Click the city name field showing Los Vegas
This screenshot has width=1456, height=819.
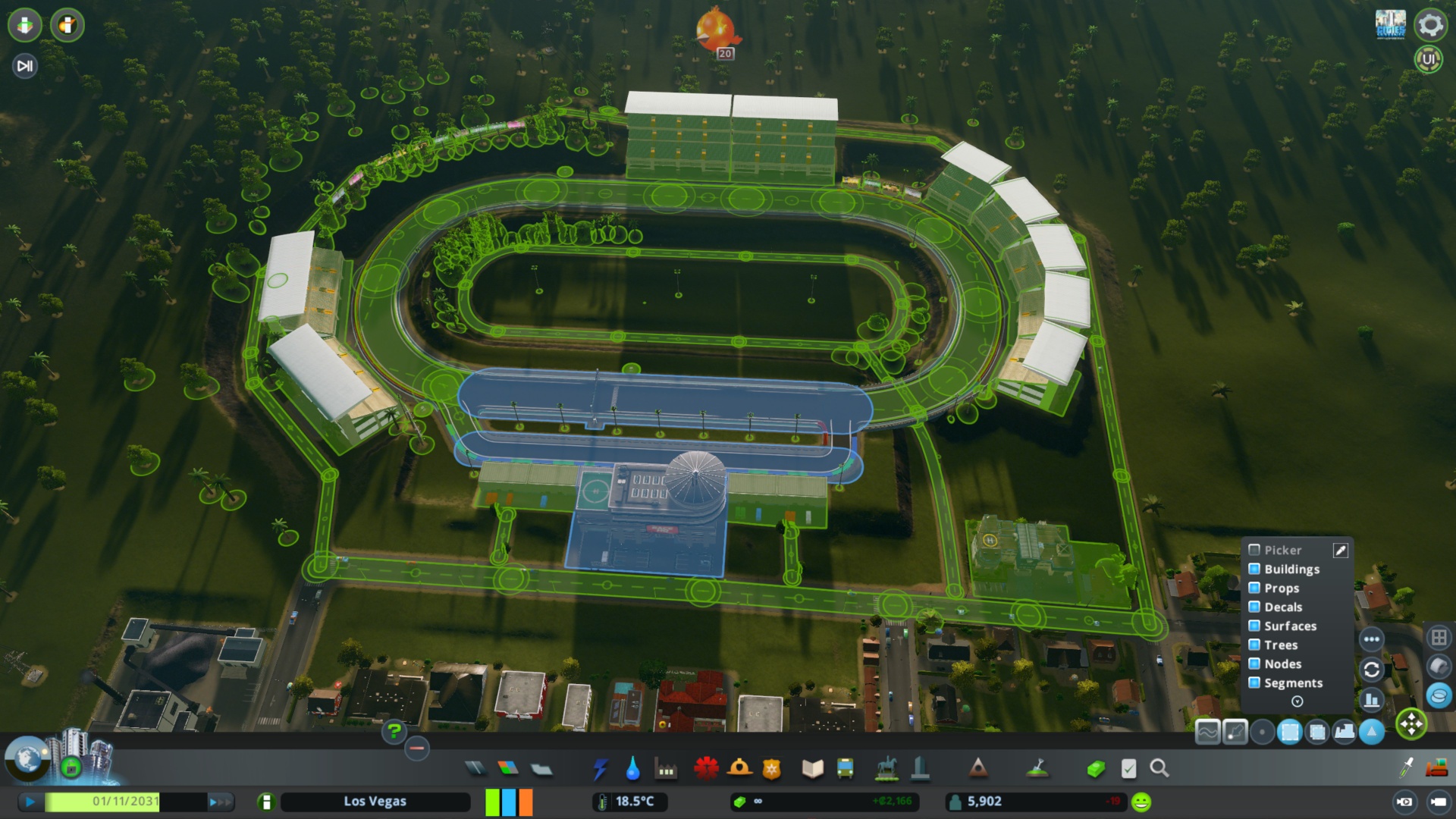coord(375,801)
